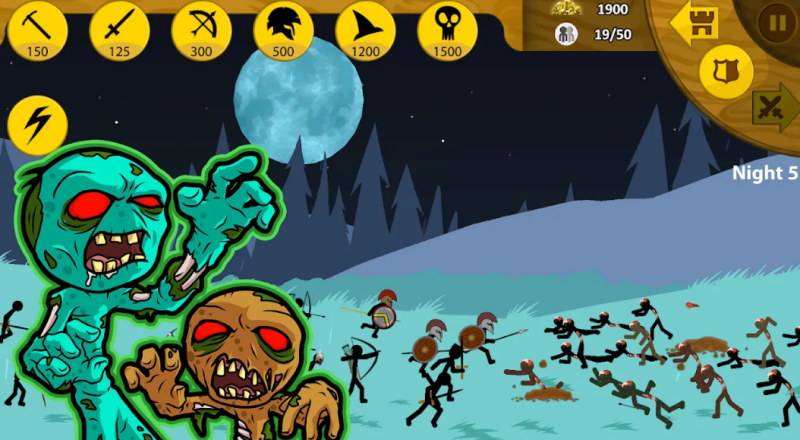800x440 pixels.
Task: Train a miner with the pickaxe icon
Action: coord(37,29)
